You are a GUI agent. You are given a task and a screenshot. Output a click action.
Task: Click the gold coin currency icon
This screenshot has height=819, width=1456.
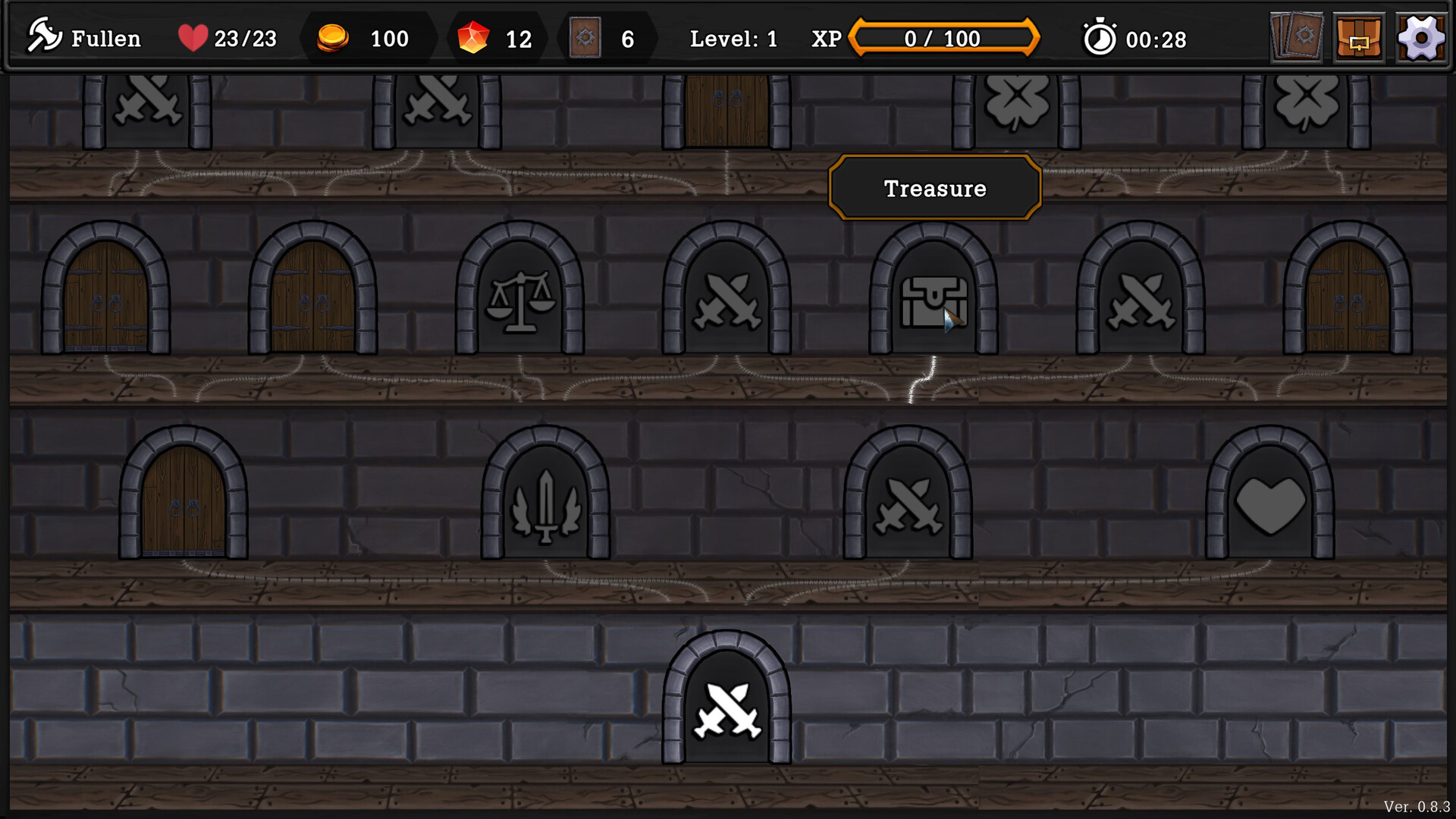(x=334, y=38)
